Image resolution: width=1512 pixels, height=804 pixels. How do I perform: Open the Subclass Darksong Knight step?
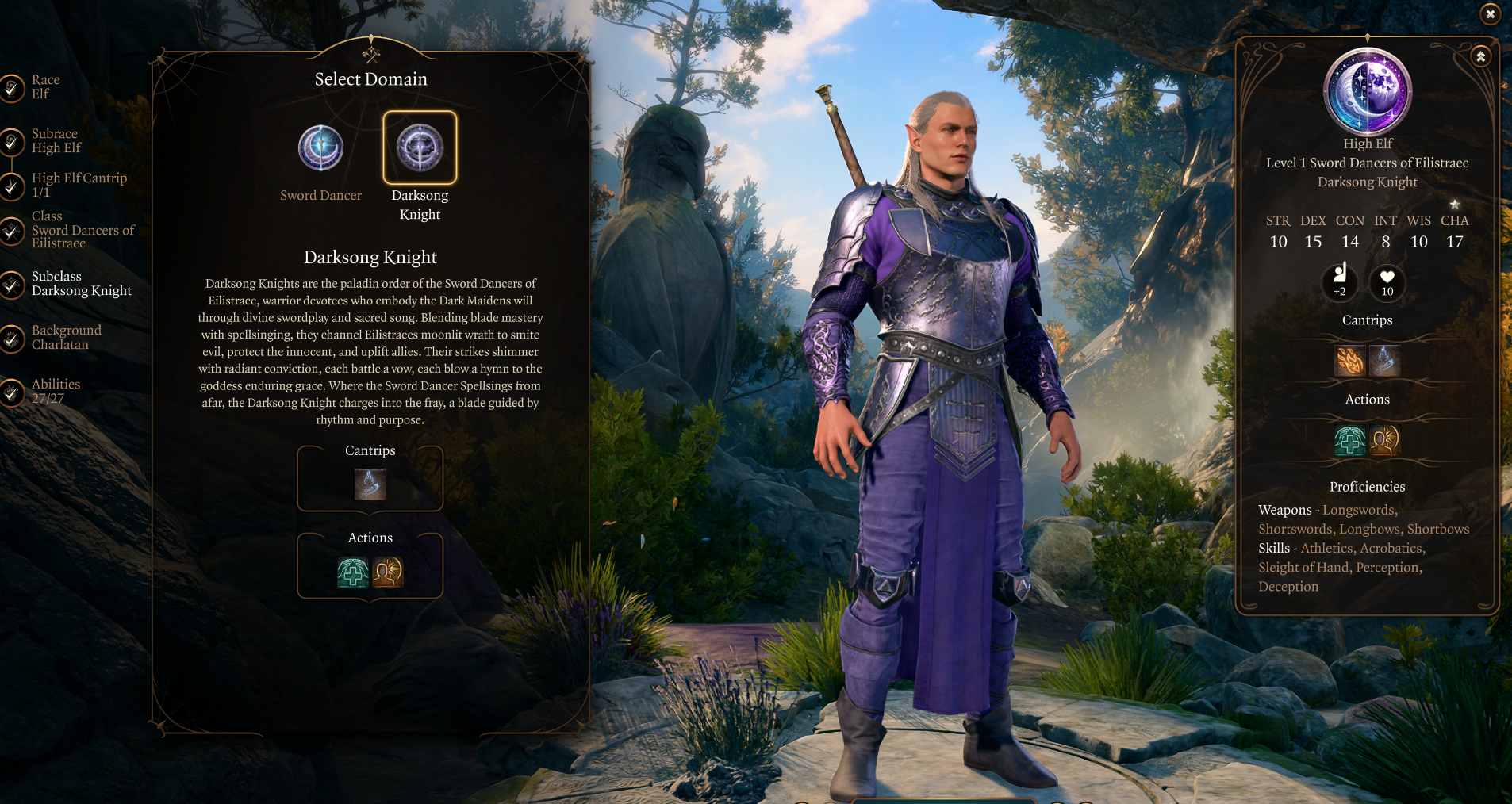click(80, 284)
